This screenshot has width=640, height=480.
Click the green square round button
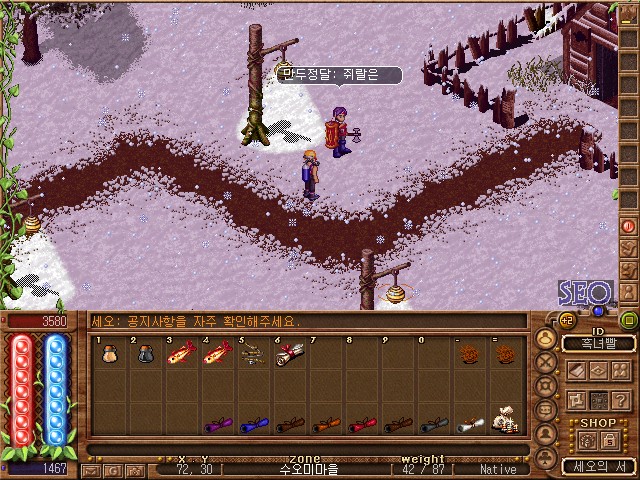click(629, 320)
